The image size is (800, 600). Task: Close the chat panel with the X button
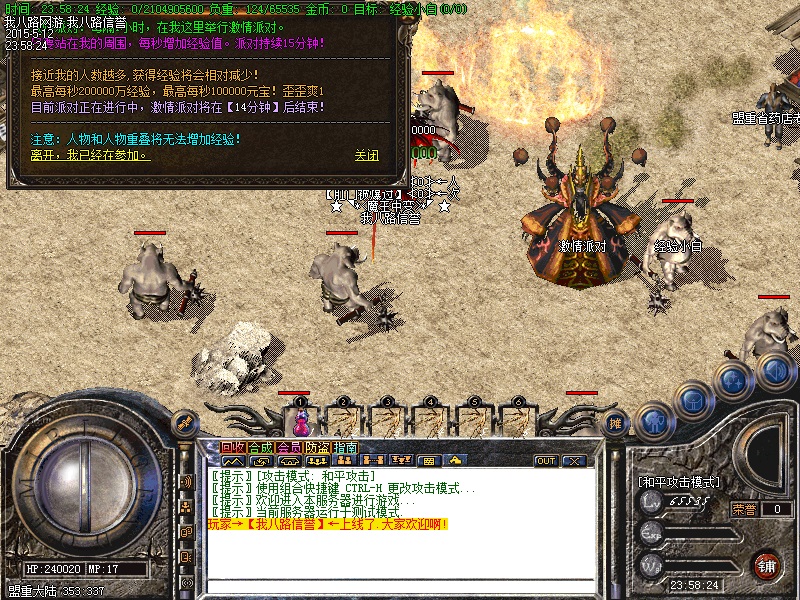pos(574,461)
